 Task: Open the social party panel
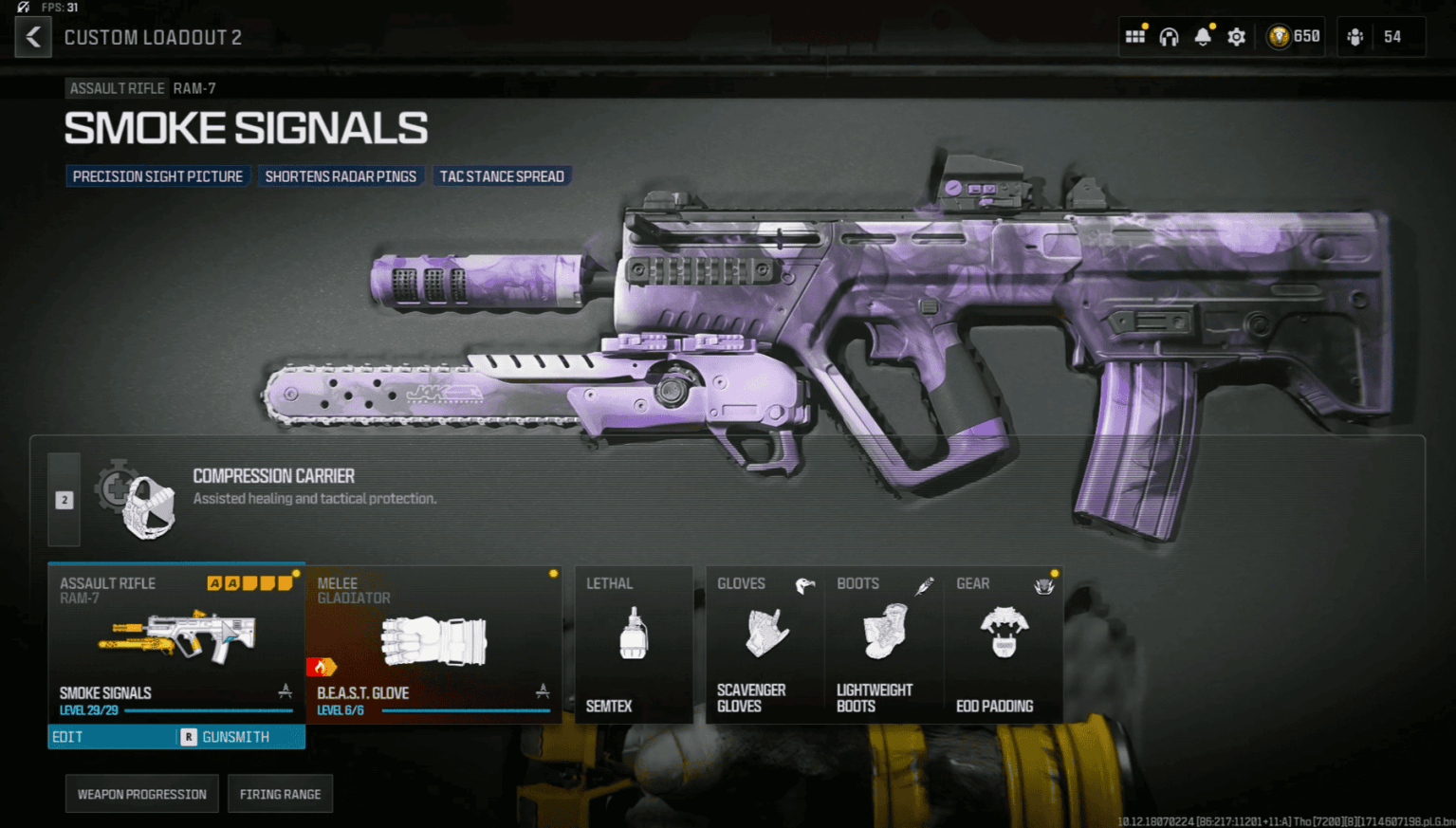pos(1380,37)
